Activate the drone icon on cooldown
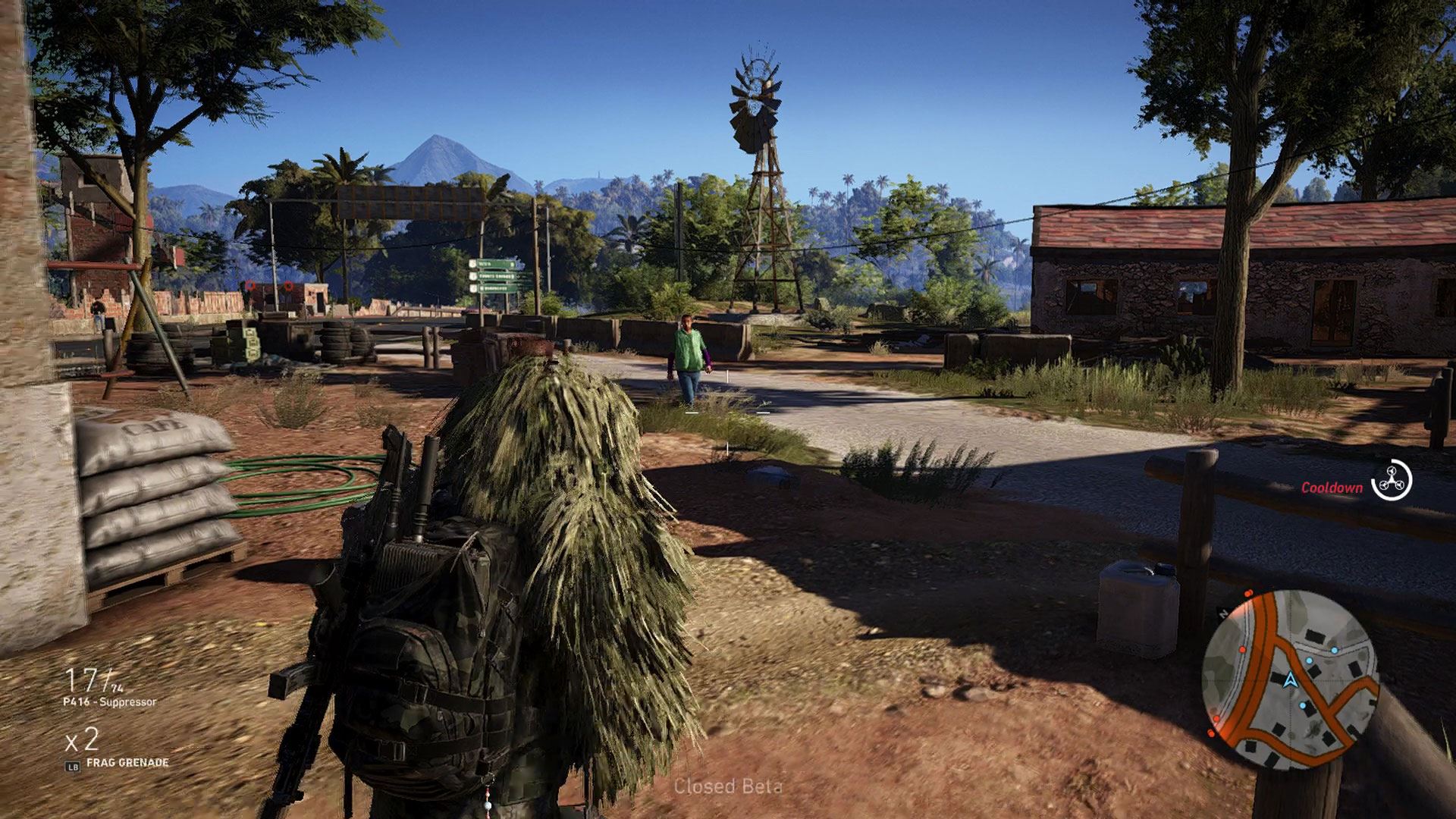 coord(1393,480)
